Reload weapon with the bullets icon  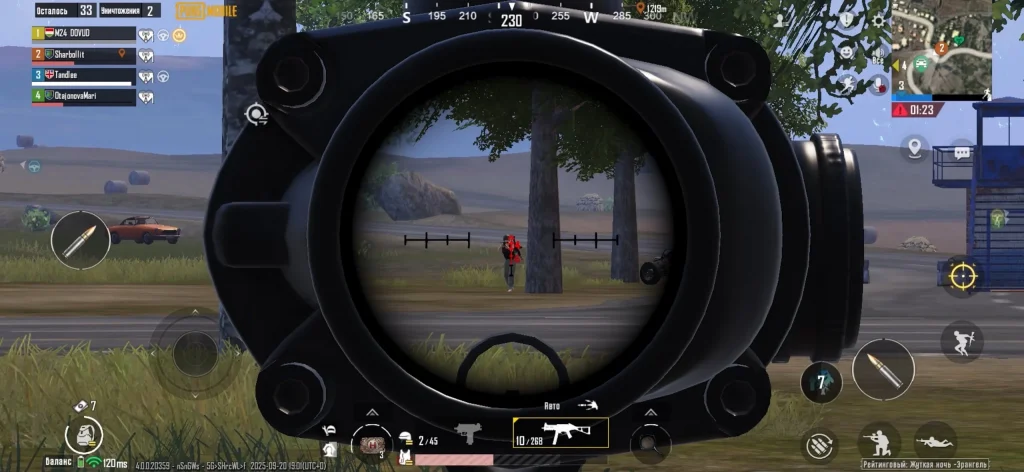(821, 442)
